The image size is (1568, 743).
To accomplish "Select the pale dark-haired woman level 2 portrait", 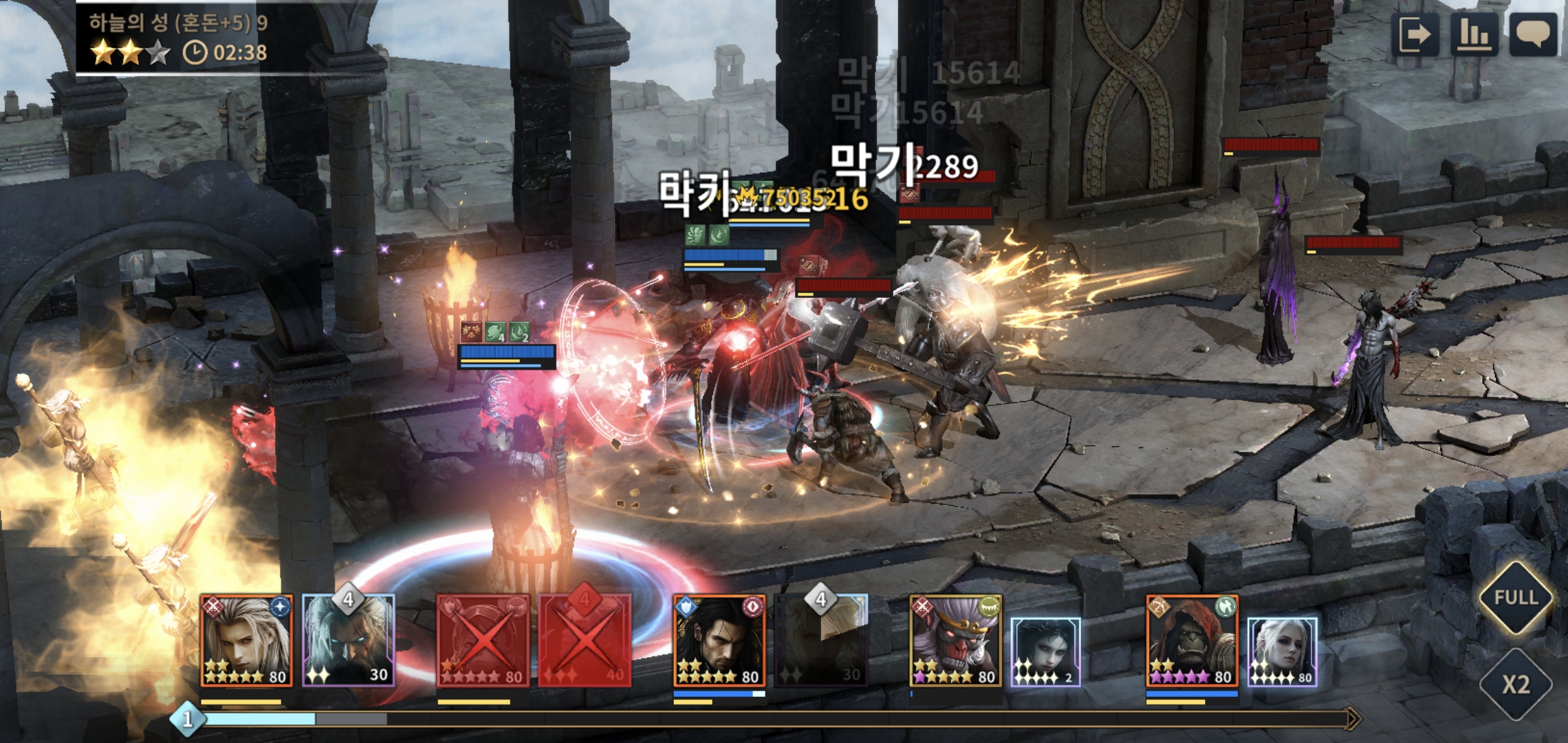I will pos(1045,652).
